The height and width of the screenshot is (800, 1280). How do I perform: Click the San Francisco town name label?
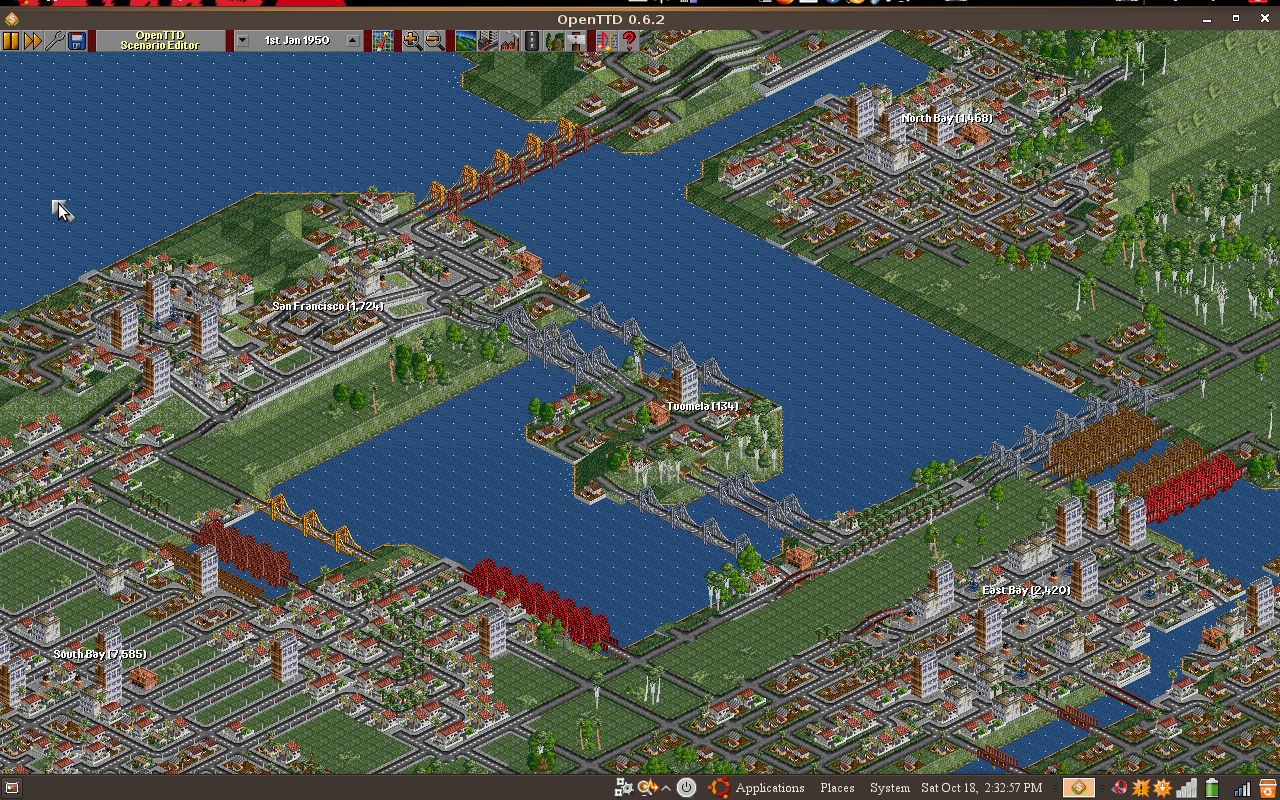tap(328, 306)
